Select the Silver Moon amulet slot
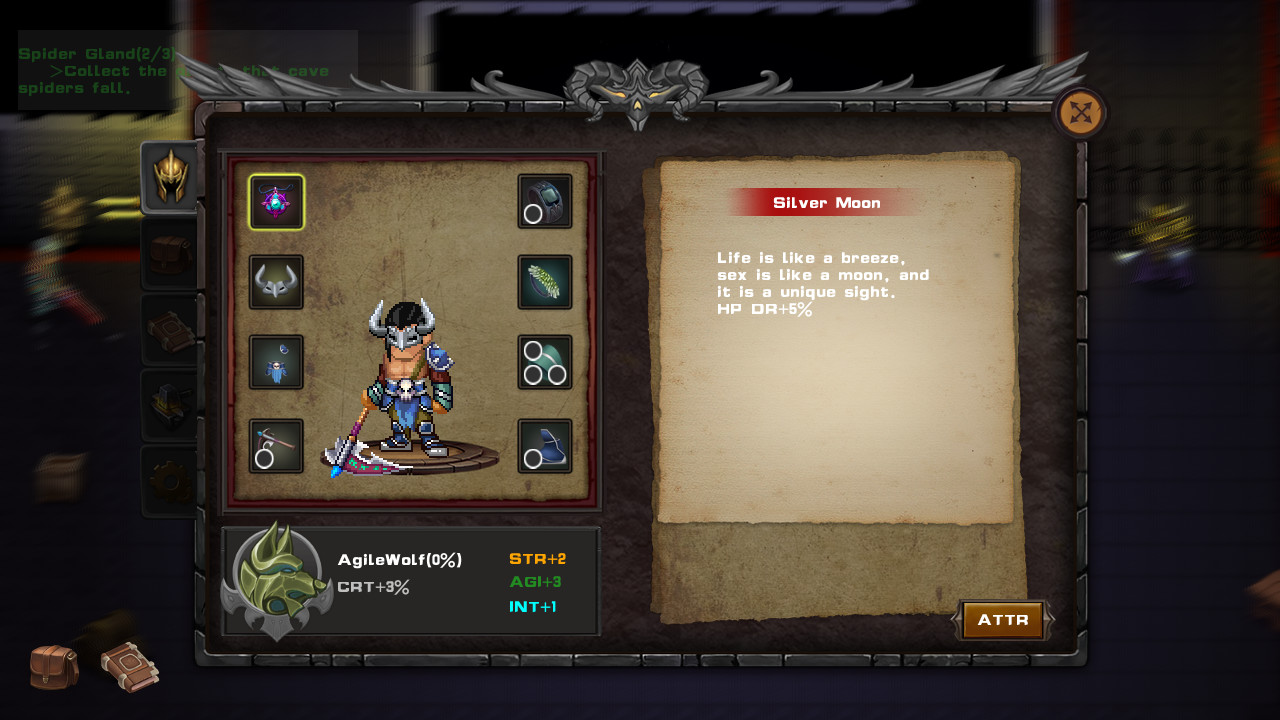The width and height of the screenshot is (1280, 720). (x=276, y=202)
